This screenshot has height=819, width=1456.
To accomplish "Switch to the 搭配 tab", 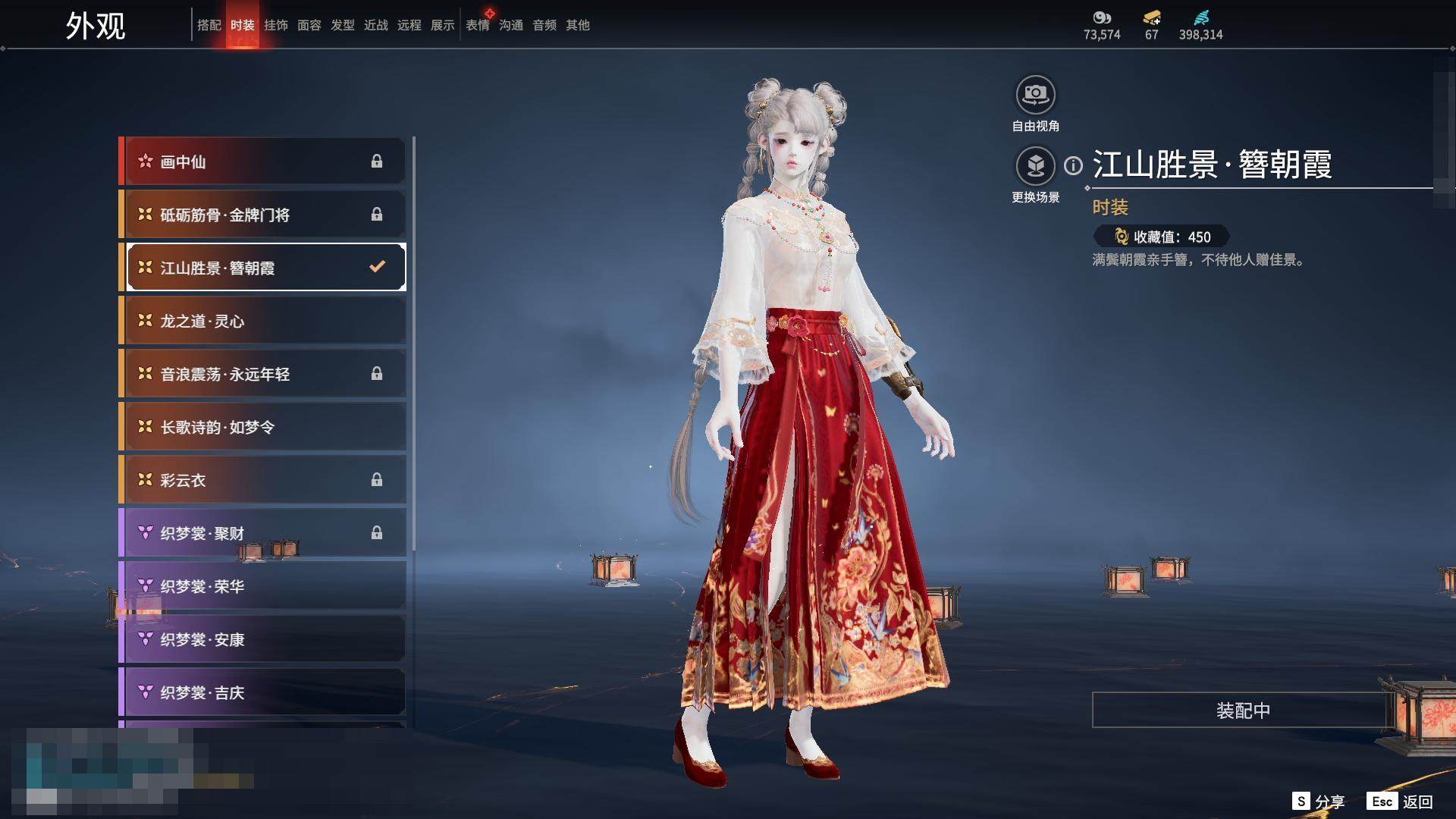I will coord(209,25).
